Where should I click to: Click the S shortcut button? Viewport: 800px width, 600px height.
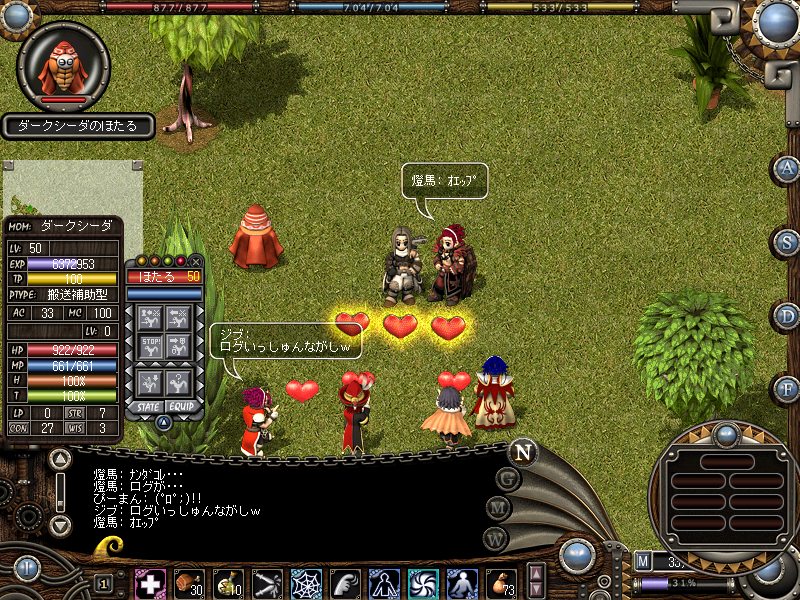(x=787, y=242)
